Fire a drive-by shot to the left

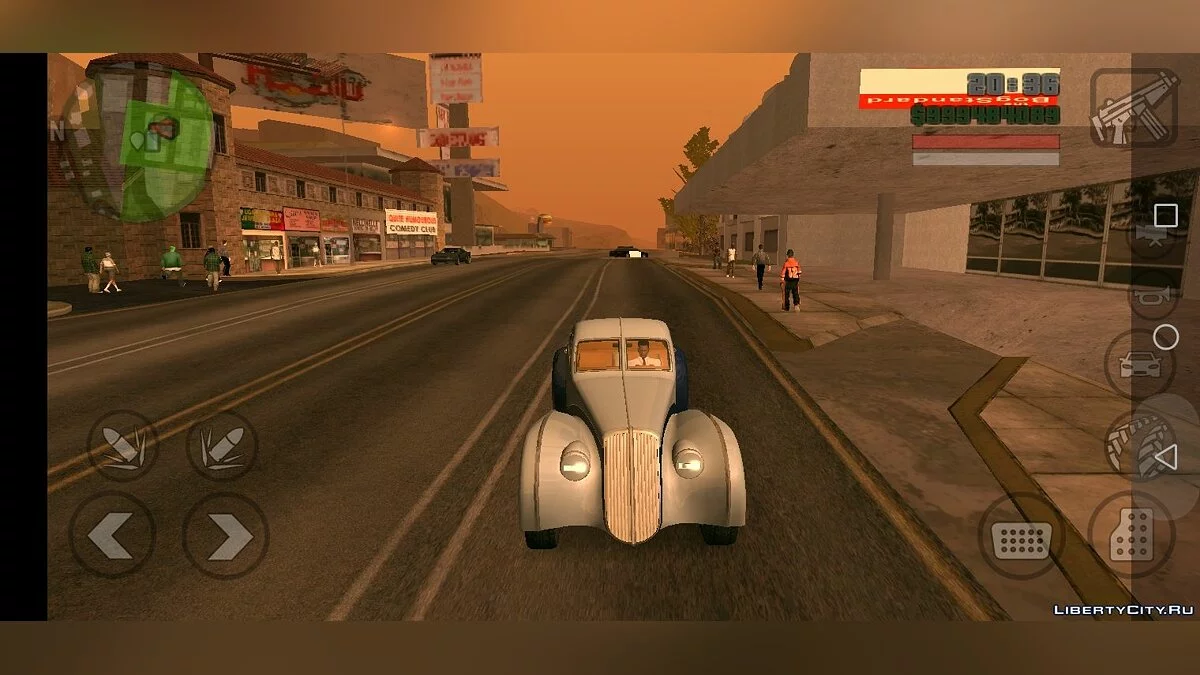pos(123,446)
